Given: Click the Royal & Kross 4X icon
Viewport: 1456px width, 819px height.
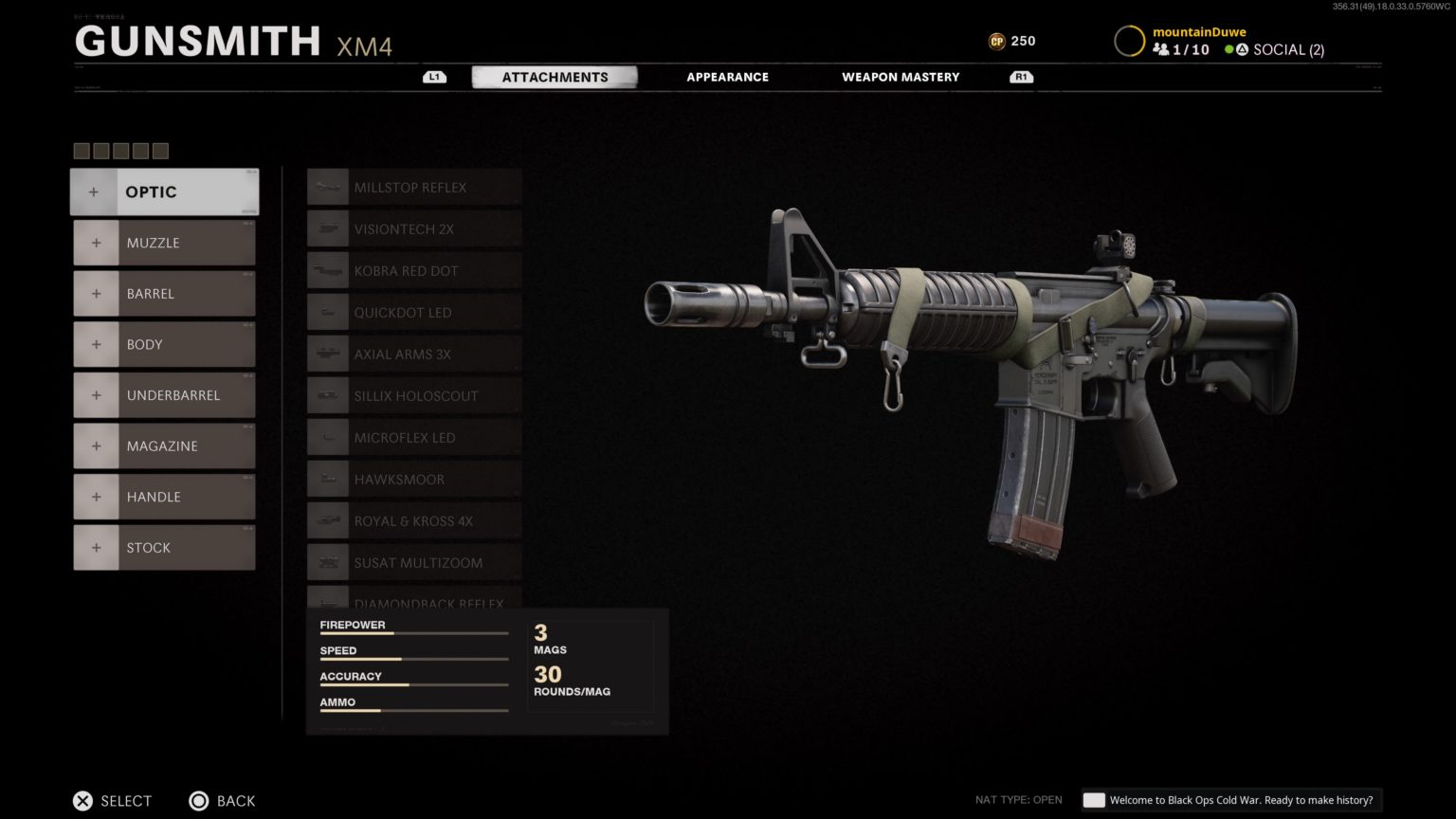Looking at the screenshot, I should 327,520.
